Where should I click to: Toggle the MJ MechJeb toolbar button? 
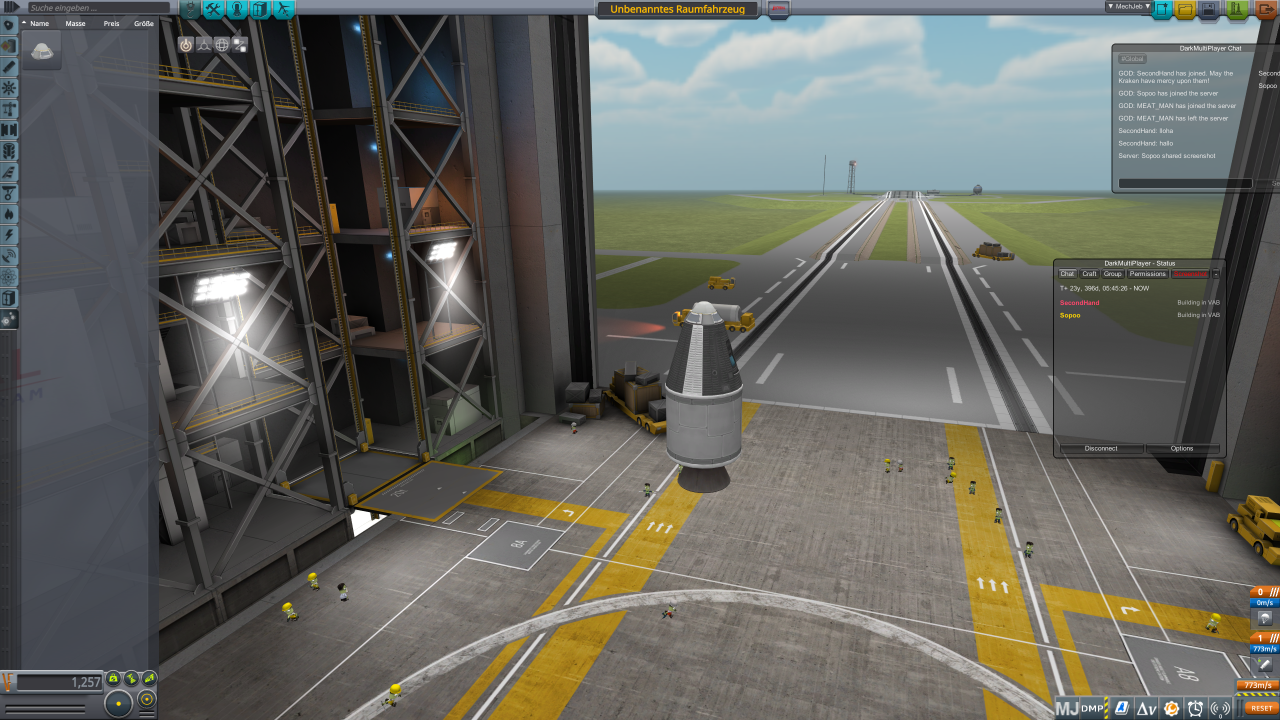click(1067, 709)
